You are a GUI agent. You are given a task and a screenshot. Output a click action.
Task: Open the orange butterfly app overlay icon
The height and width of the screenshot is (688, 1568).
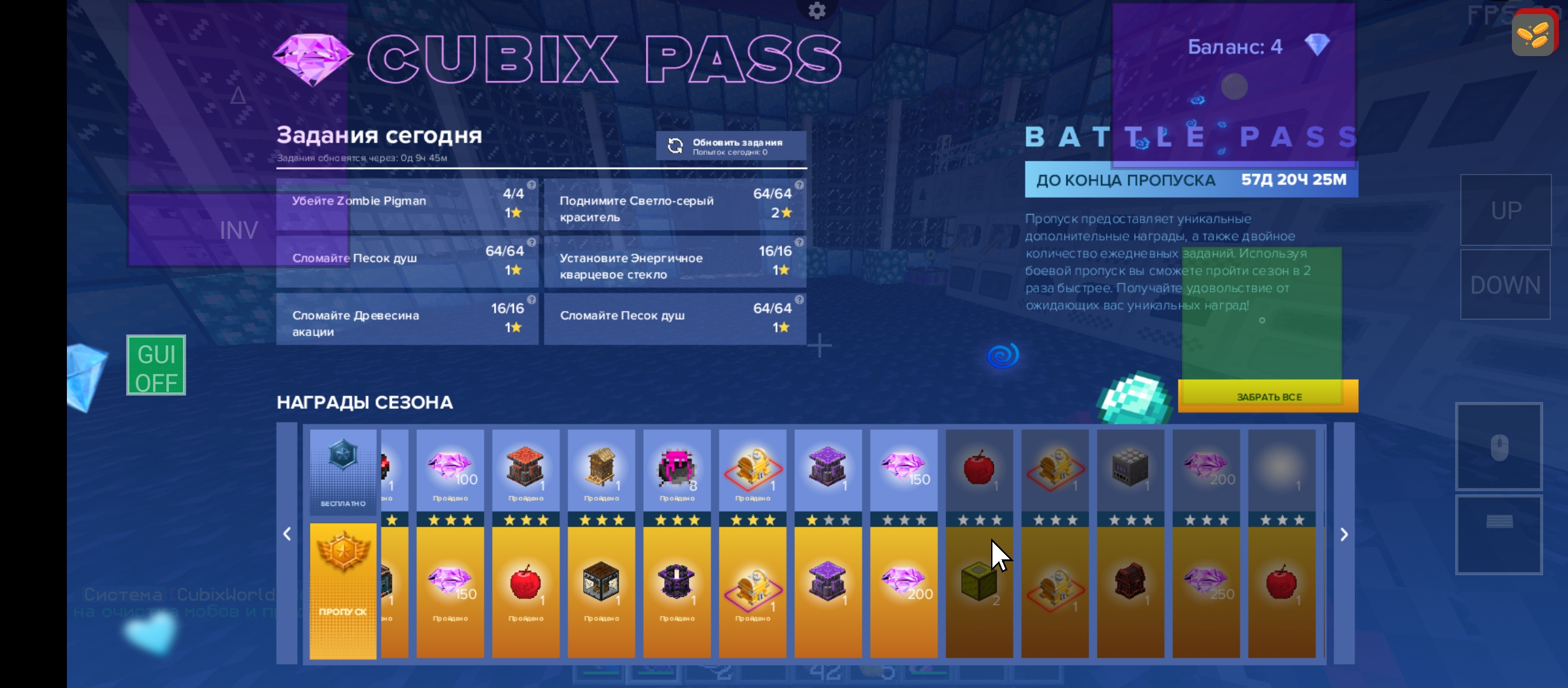coord(1533,34)
